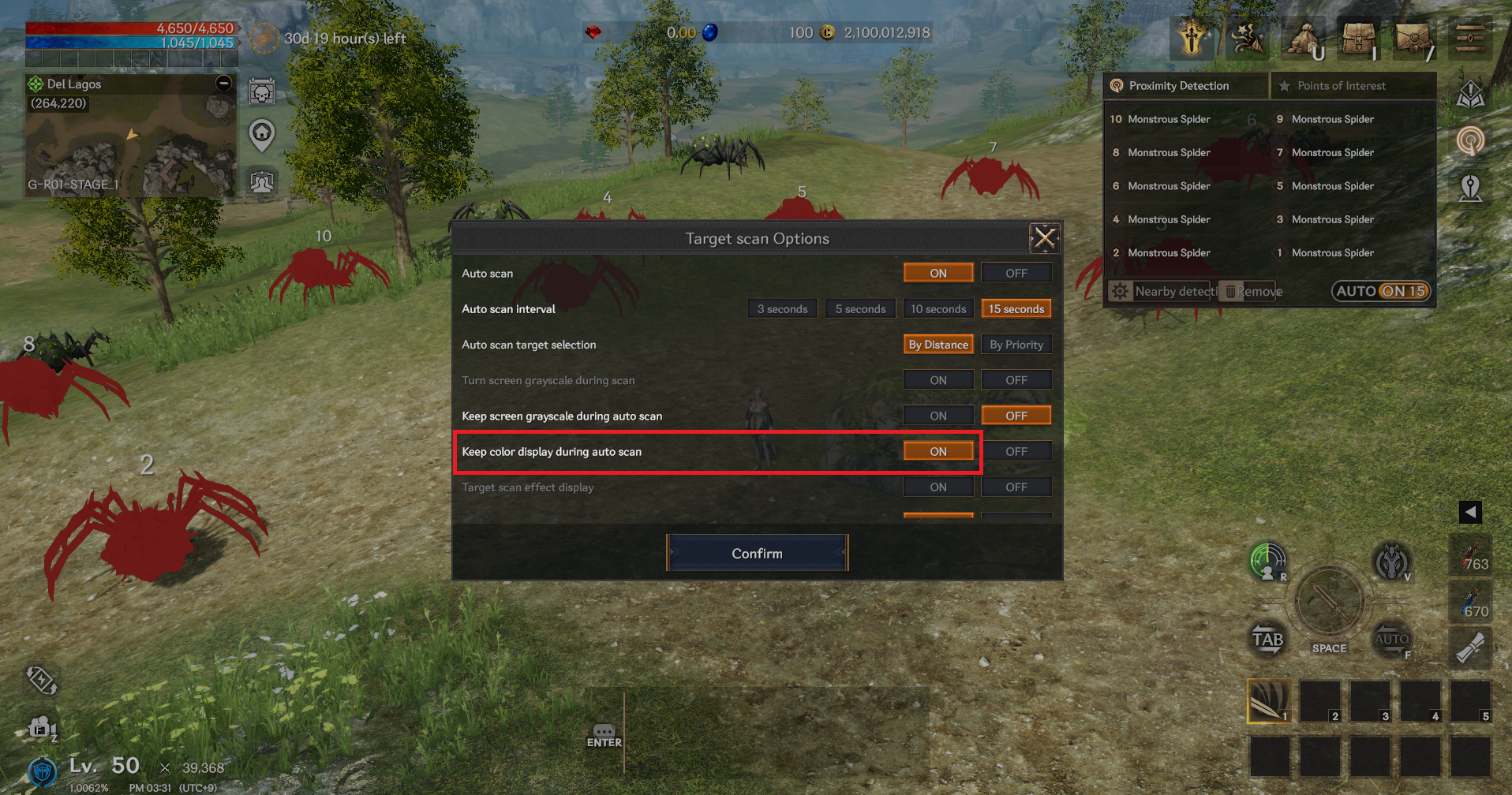Screen dimensions: 1512x795
Task: Select auto scan targets By Priority
Action: 1016,345
